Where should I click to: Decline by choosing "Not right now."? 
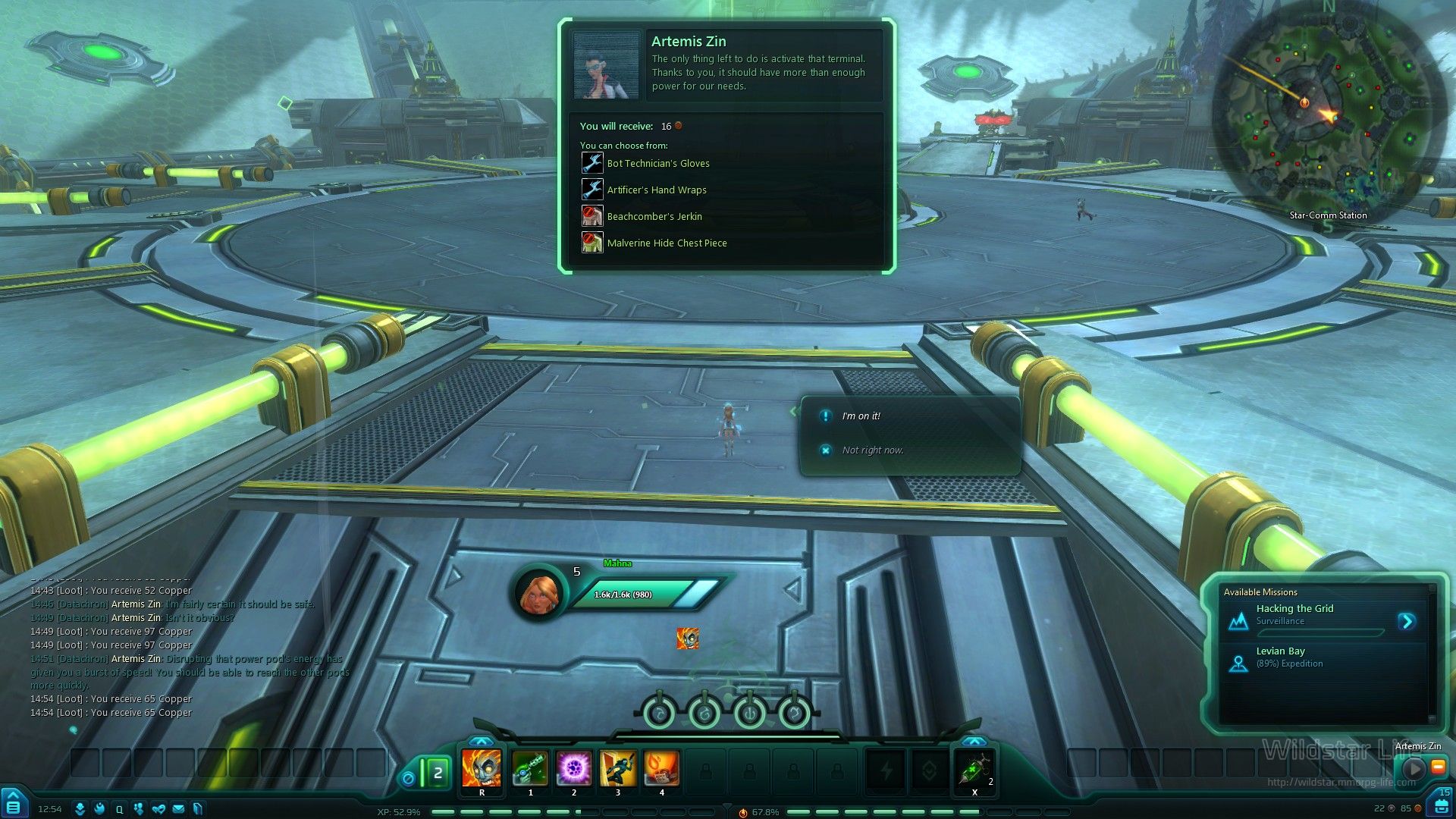872,450
